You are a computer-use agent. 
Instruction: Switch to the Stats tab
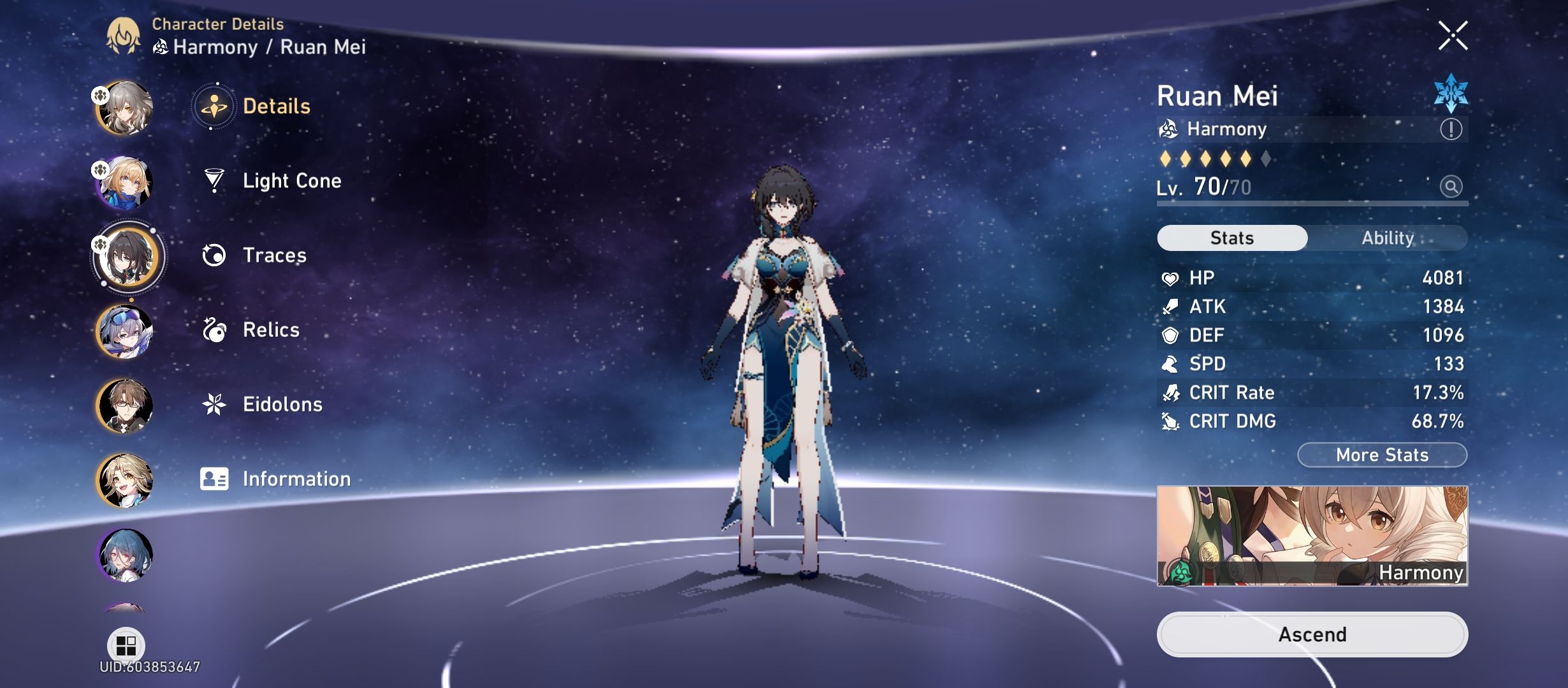[x=1231, y=238]
